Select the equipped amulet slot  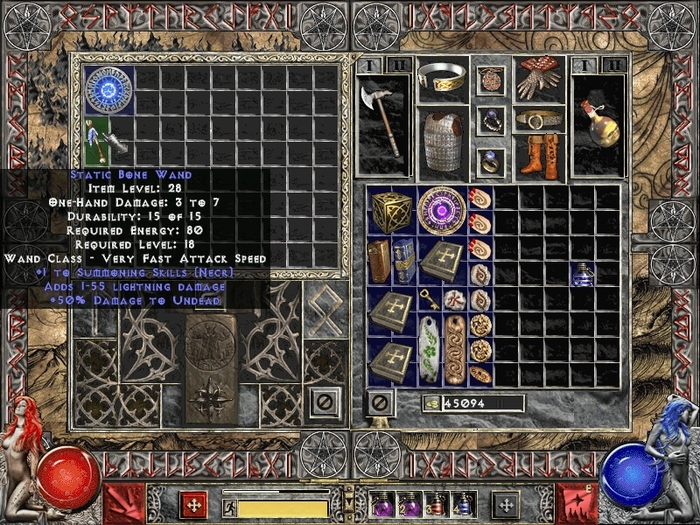[490, 80]
